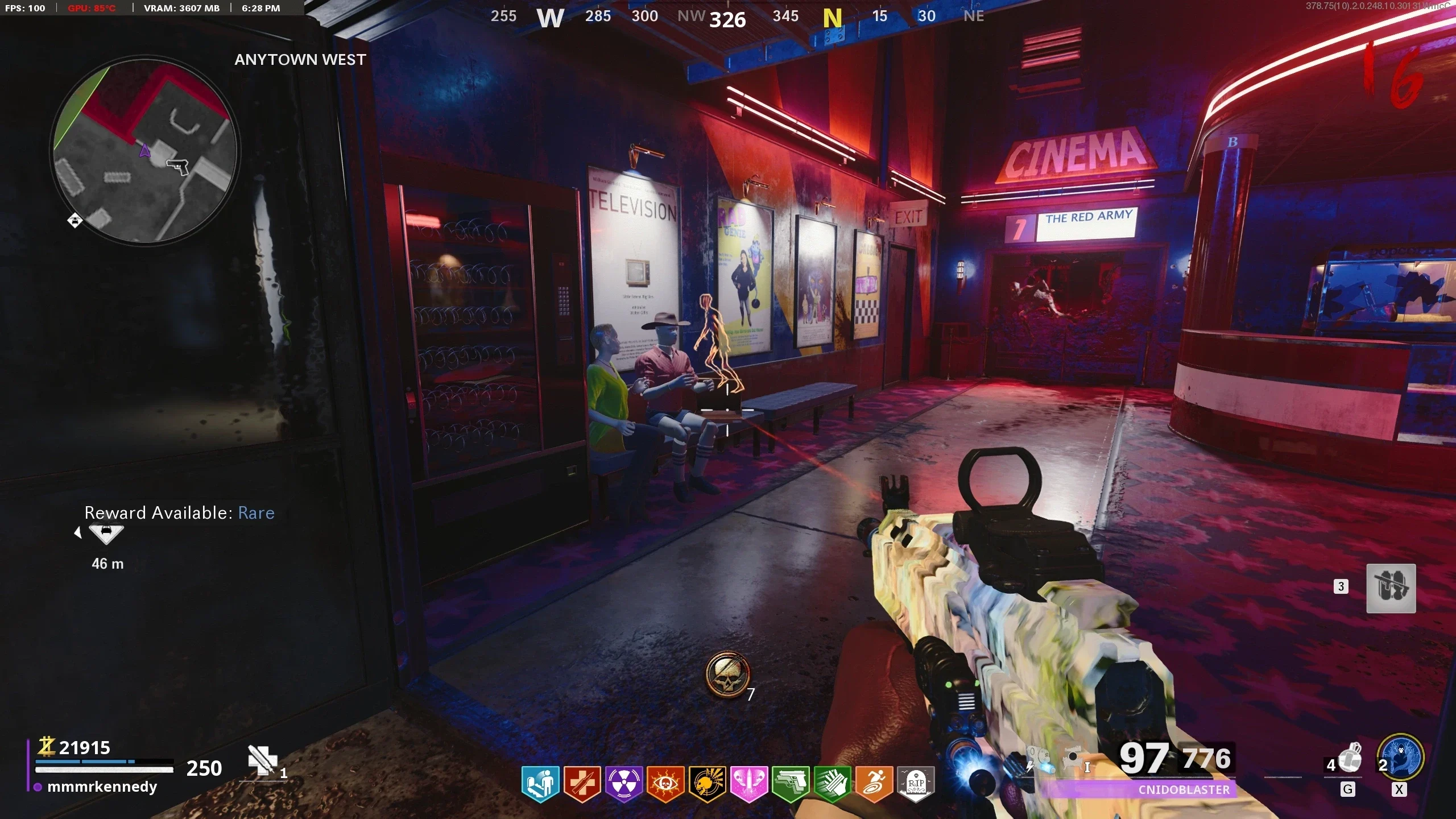Select the orange Stamin-Up runner perk
The width and height of the screenshot is (1456, 819).
874,784
